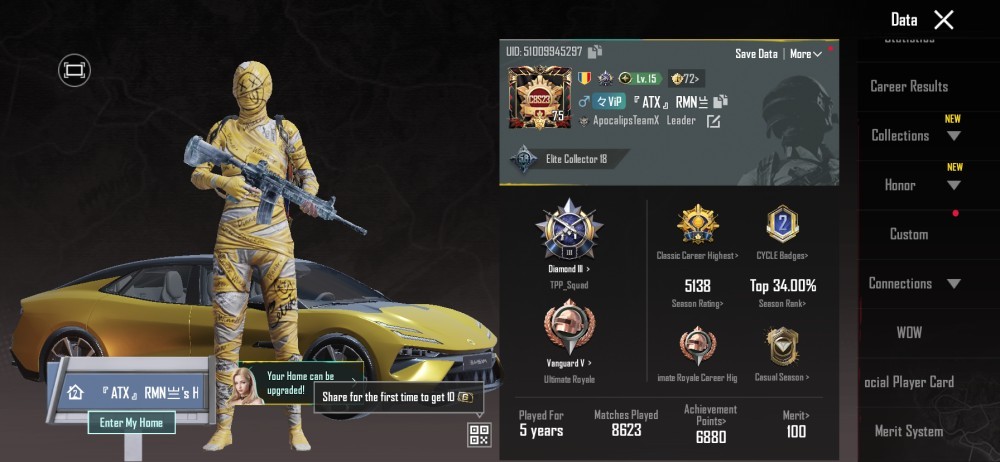Toggle the fullscreen character view icon
The image size is (1000, 462).
pos(74,69)
